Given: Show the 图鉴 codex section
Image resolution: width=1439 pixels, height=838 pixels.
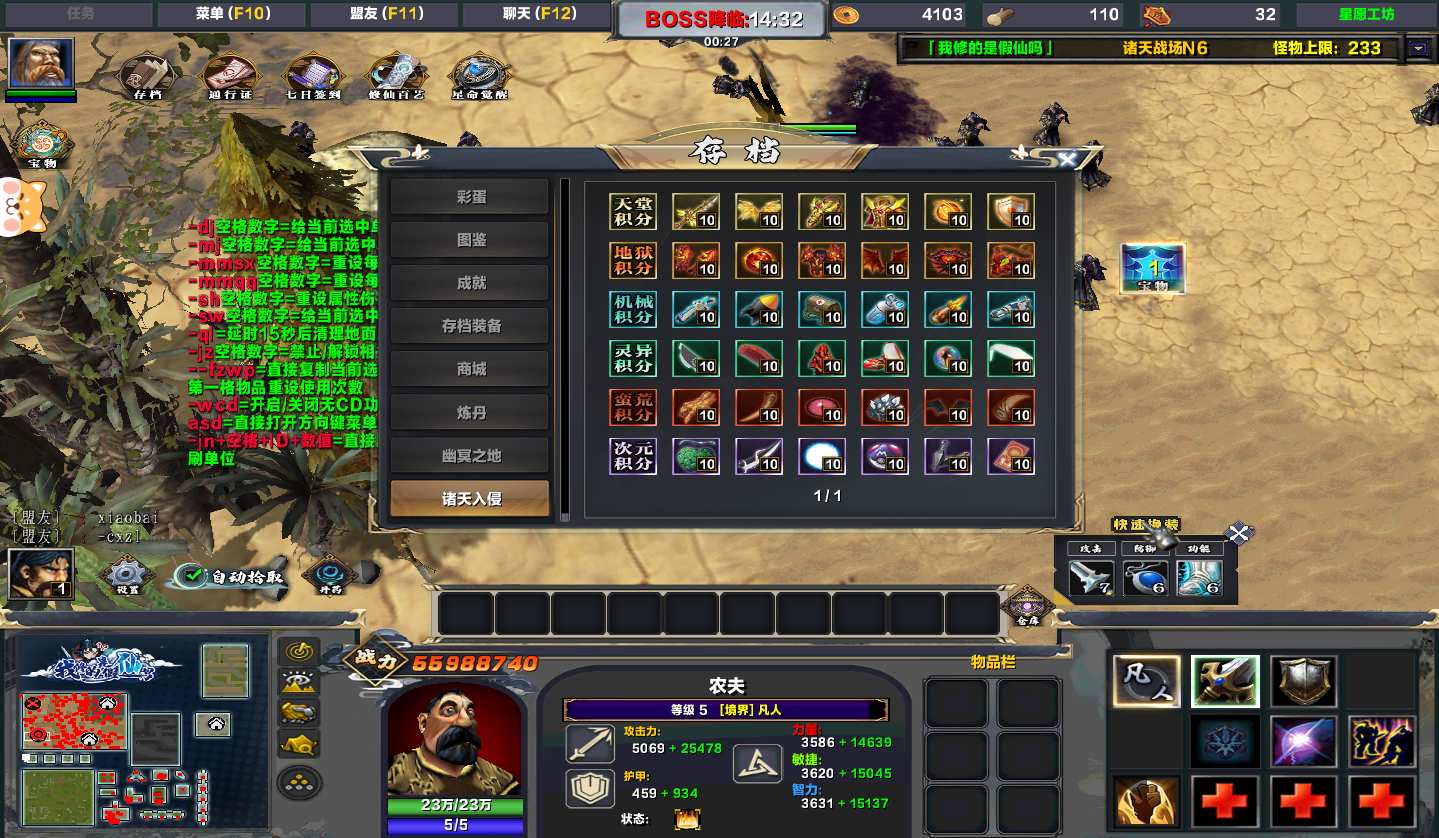Looking at the screenshot, I should click(x=470, y=240).
